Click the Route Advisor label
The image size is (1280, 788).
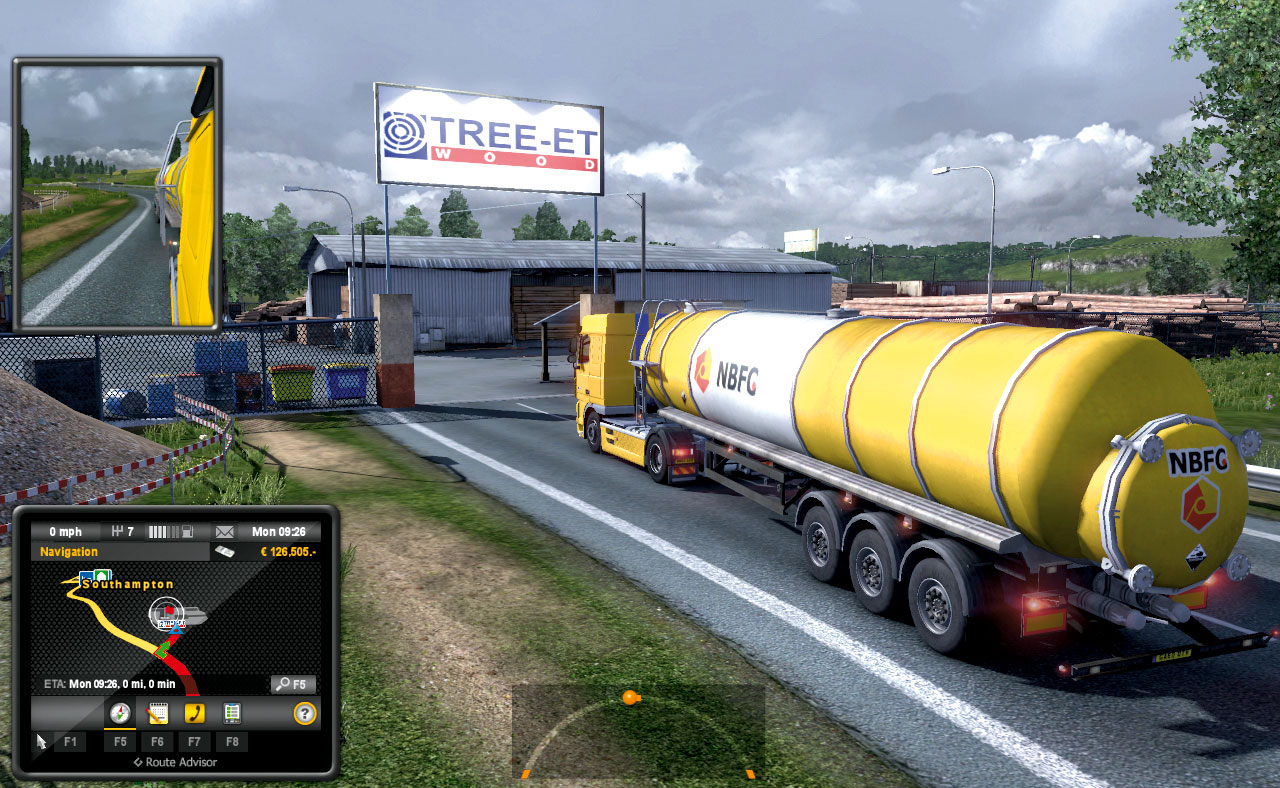[178, 761]
